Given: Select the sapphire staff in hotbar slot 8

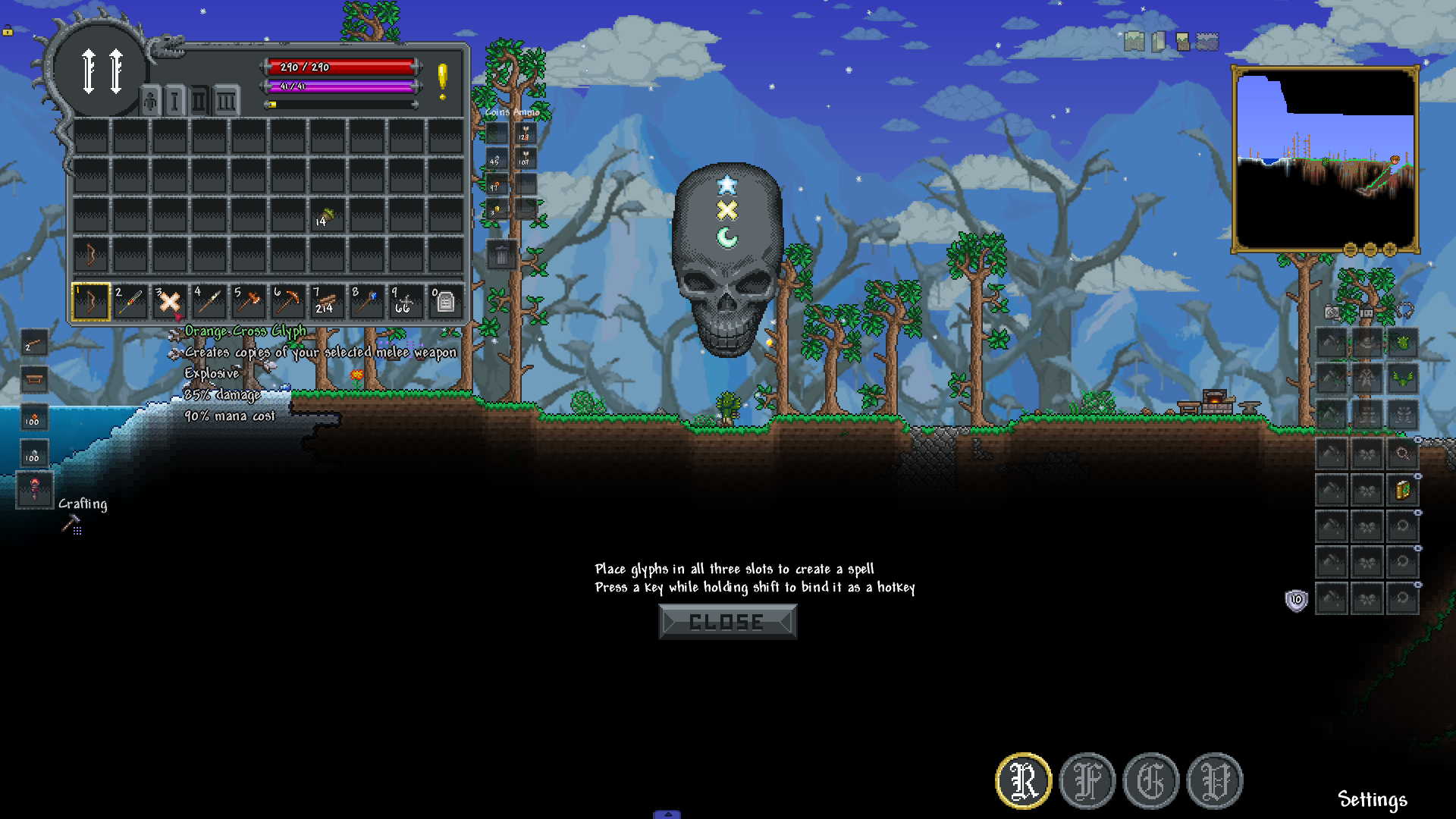Looking at the screenshot, I should pyautogui.click(x=366, y=302).
